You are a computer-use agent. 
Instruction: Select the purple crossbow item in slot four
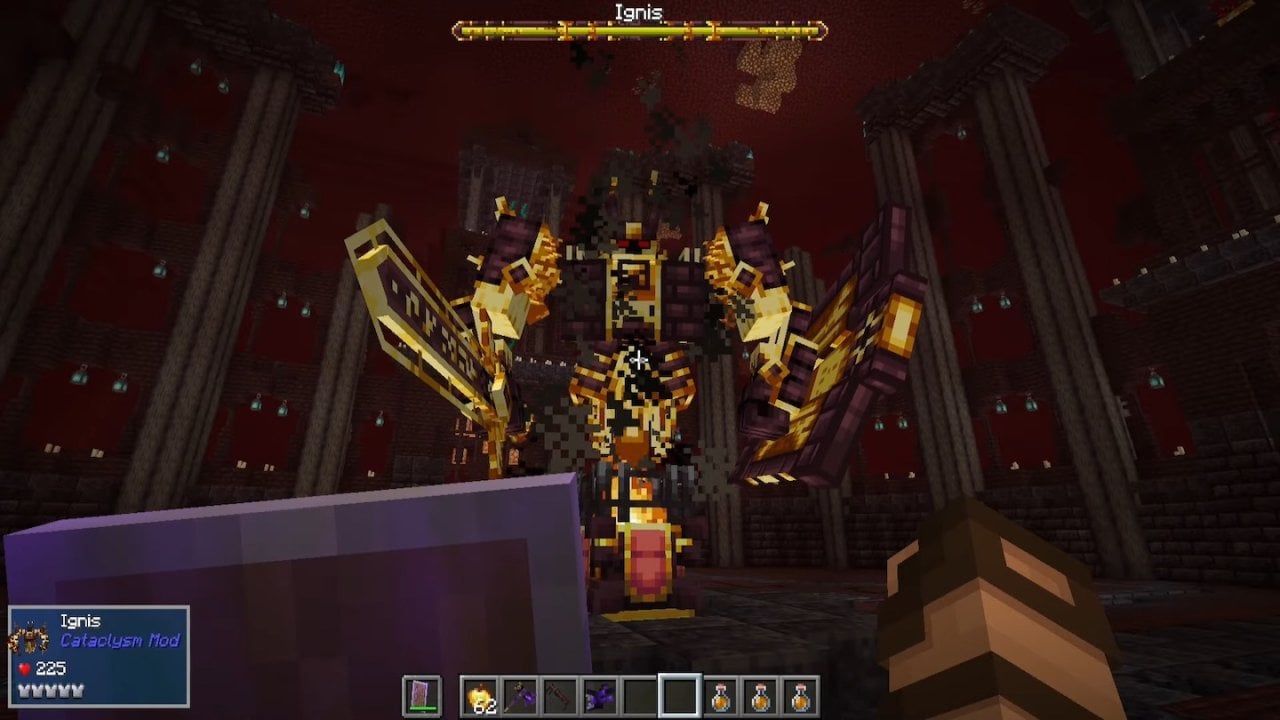tap(599, 694)
